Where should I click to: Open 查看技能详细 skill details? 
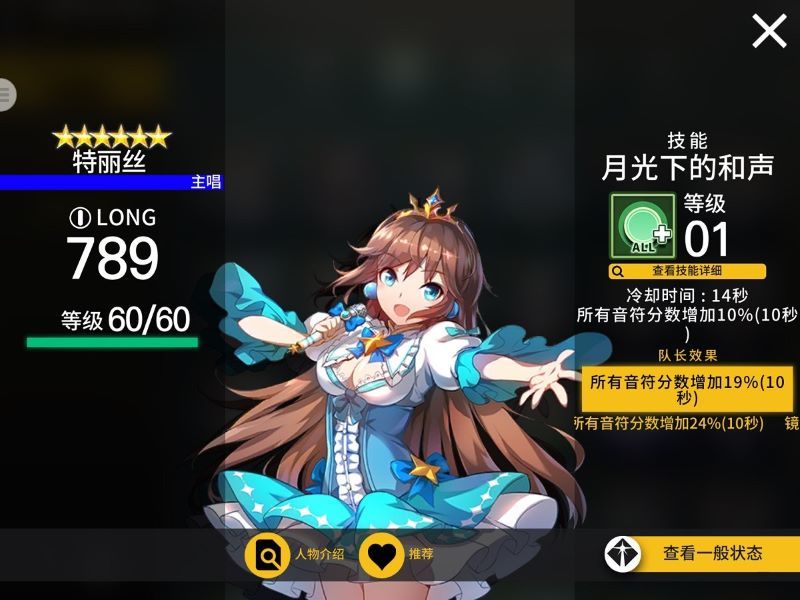point(687,271)
